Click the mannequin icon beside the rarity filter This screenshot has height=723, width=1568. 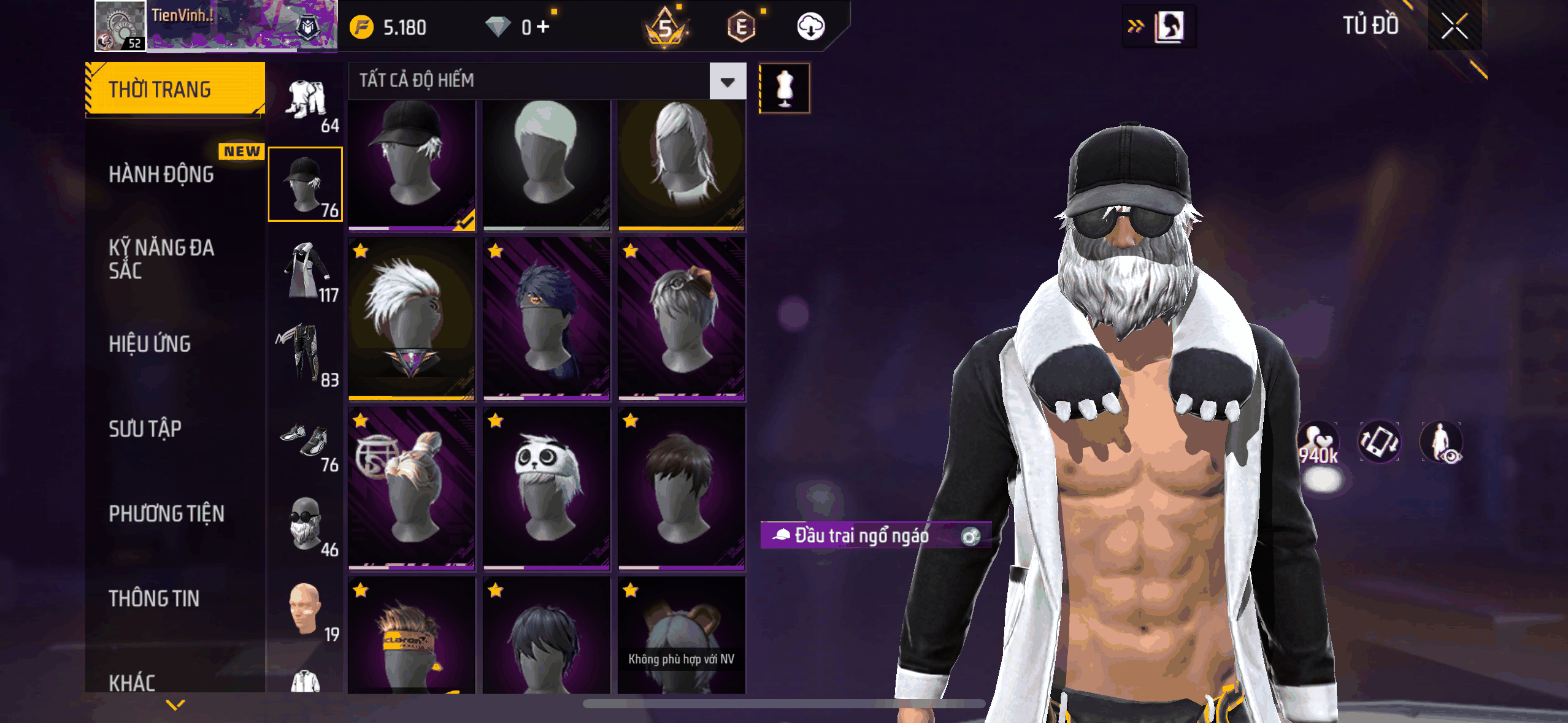coord(784,88)
